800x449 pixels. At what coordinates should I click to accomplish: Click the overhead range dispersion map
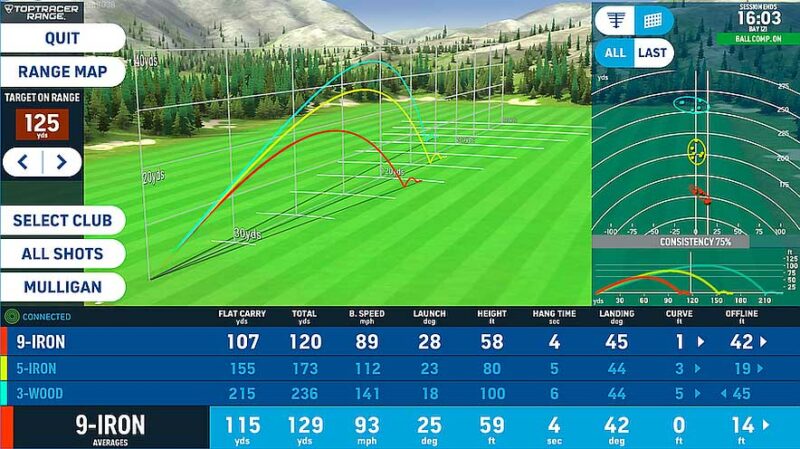[x=695, y=150]
